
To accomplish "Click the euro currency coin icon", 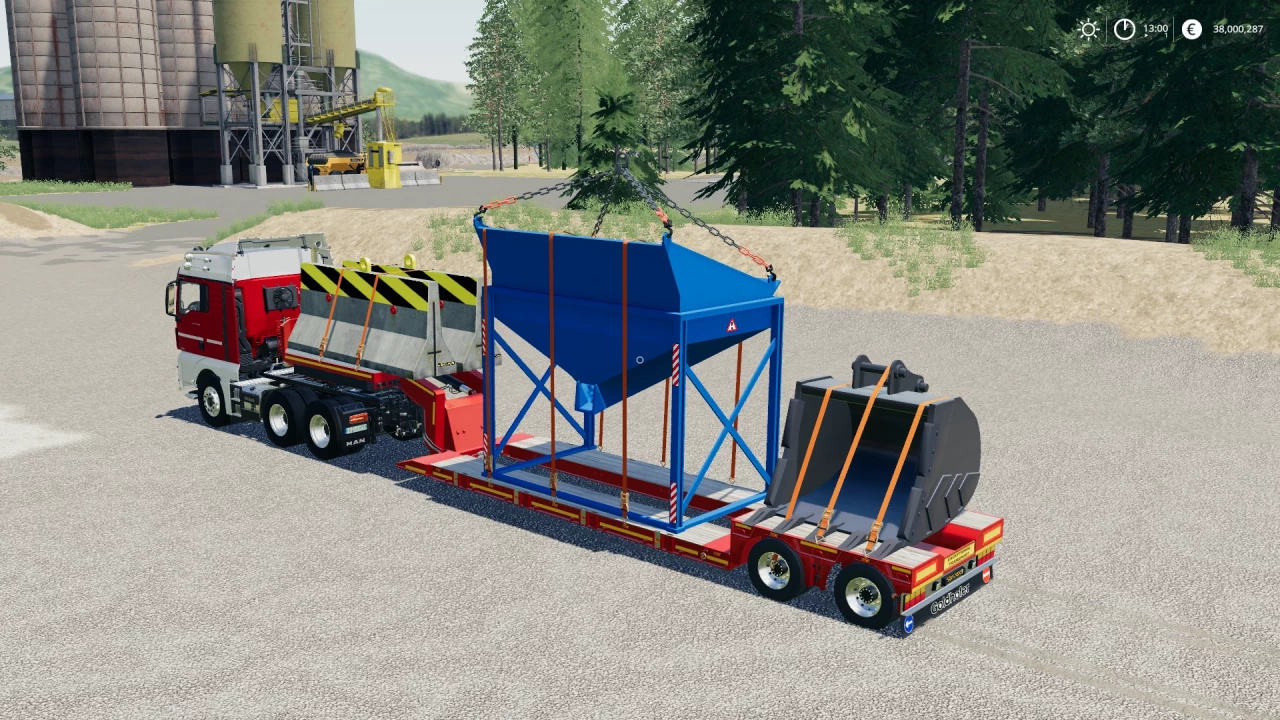I will tap(1190, 29).
